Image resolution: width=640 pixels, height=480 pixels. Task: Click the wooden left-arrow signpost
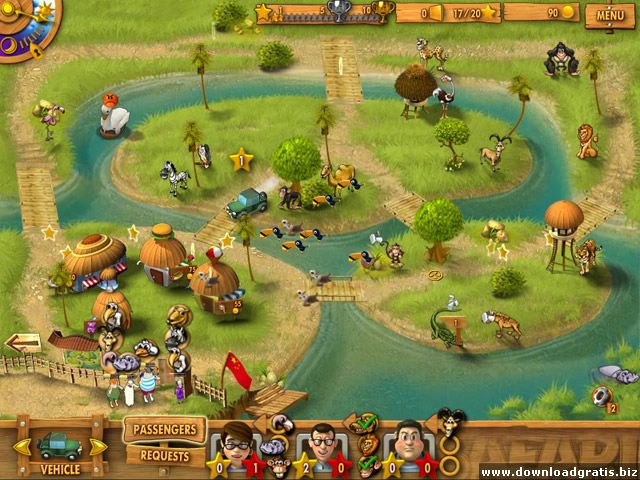pyautogui.click(x=22, y=343)
